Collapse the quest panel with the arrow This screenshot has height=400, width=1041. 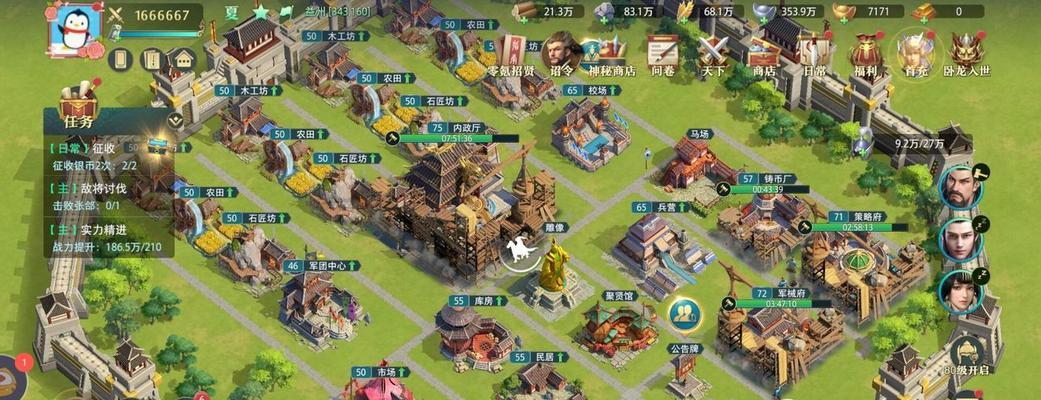tap(175, 120)
